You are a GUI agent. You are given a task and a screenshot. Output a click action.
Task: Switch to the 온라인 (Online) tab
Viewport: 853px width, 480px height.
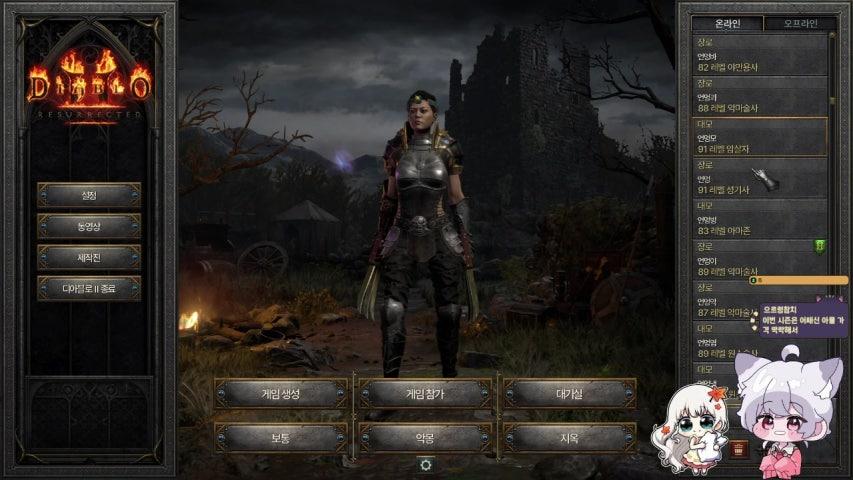[x=726, y=23]
